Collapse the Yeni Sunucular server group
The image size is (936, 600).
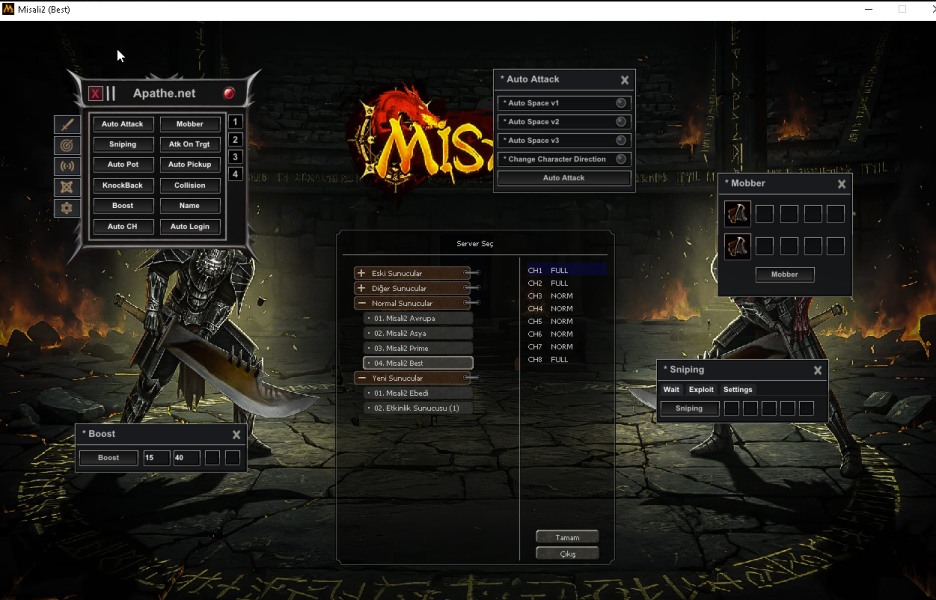[x=361, y=378]
